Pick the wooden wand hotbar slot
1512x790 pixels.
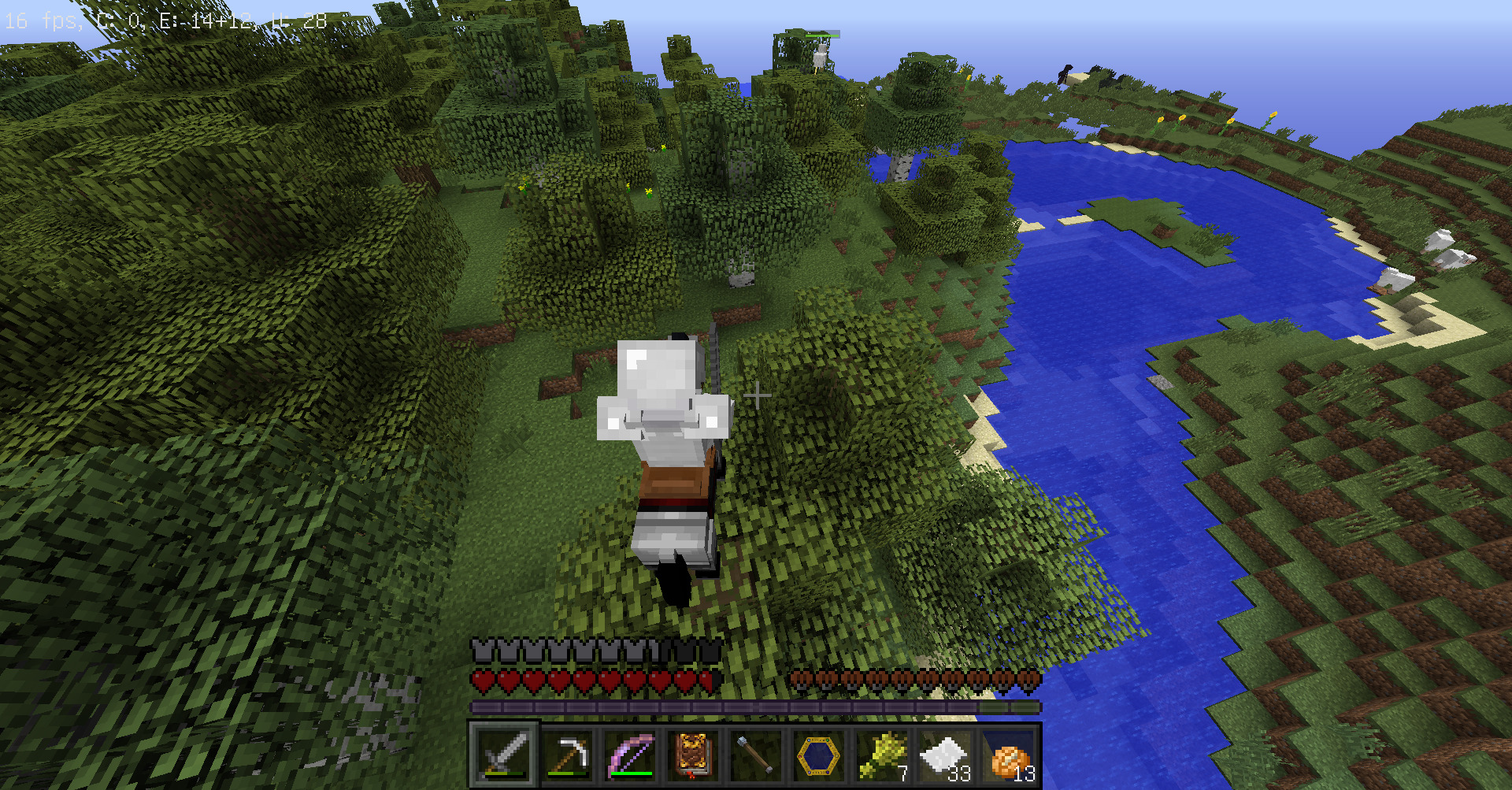click(756, 755)
